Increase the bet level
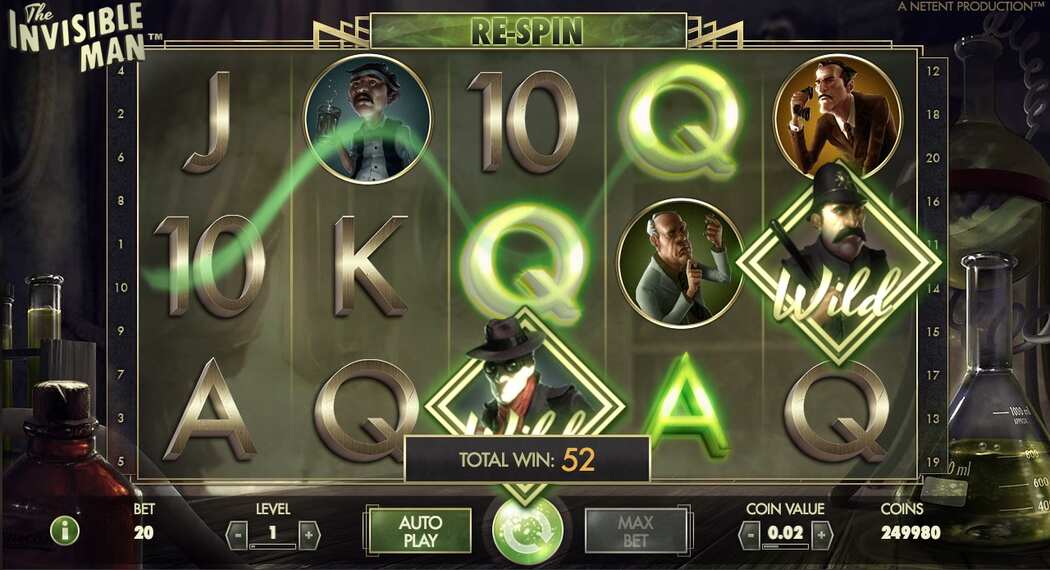Screen dimensions: 1050x570 pos(308,533)
